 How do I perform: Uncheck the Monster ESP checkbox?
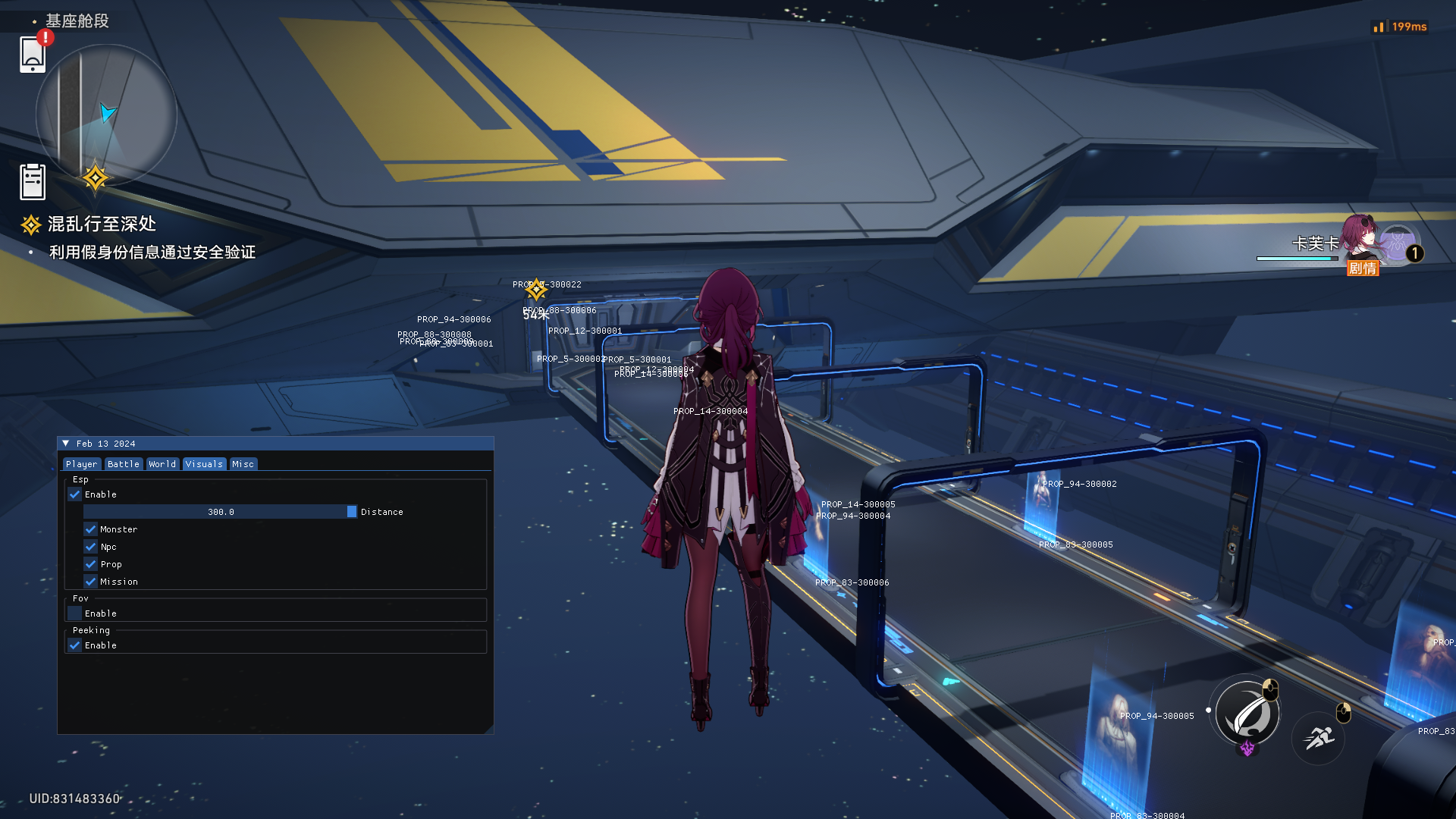pos(91,529)
